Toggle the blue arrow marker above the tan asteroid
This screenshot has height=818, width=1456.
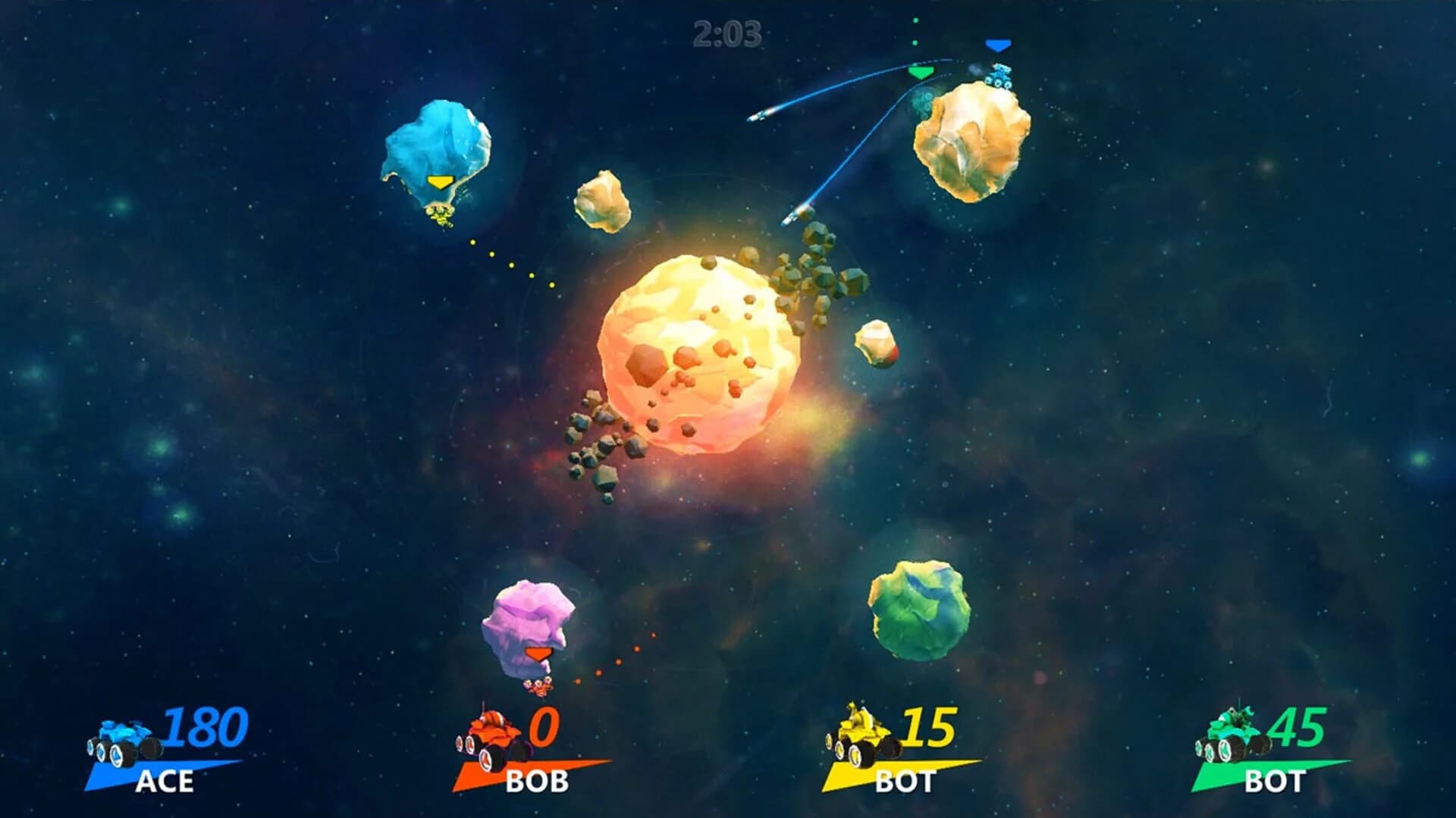pos(998,45)
